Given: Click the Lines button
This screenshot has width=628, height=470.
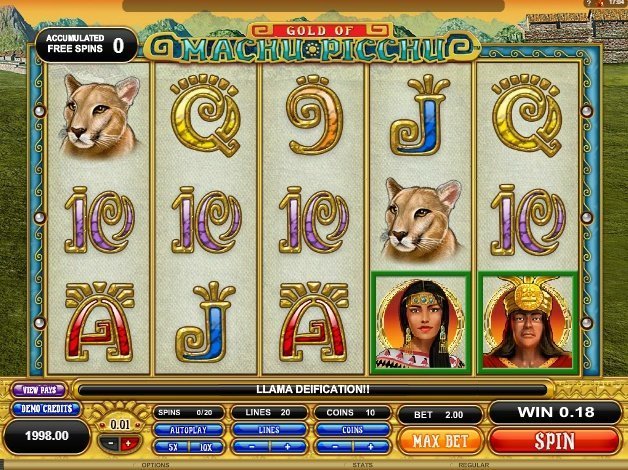Looking at the screenshot, I should pos(268,429).
